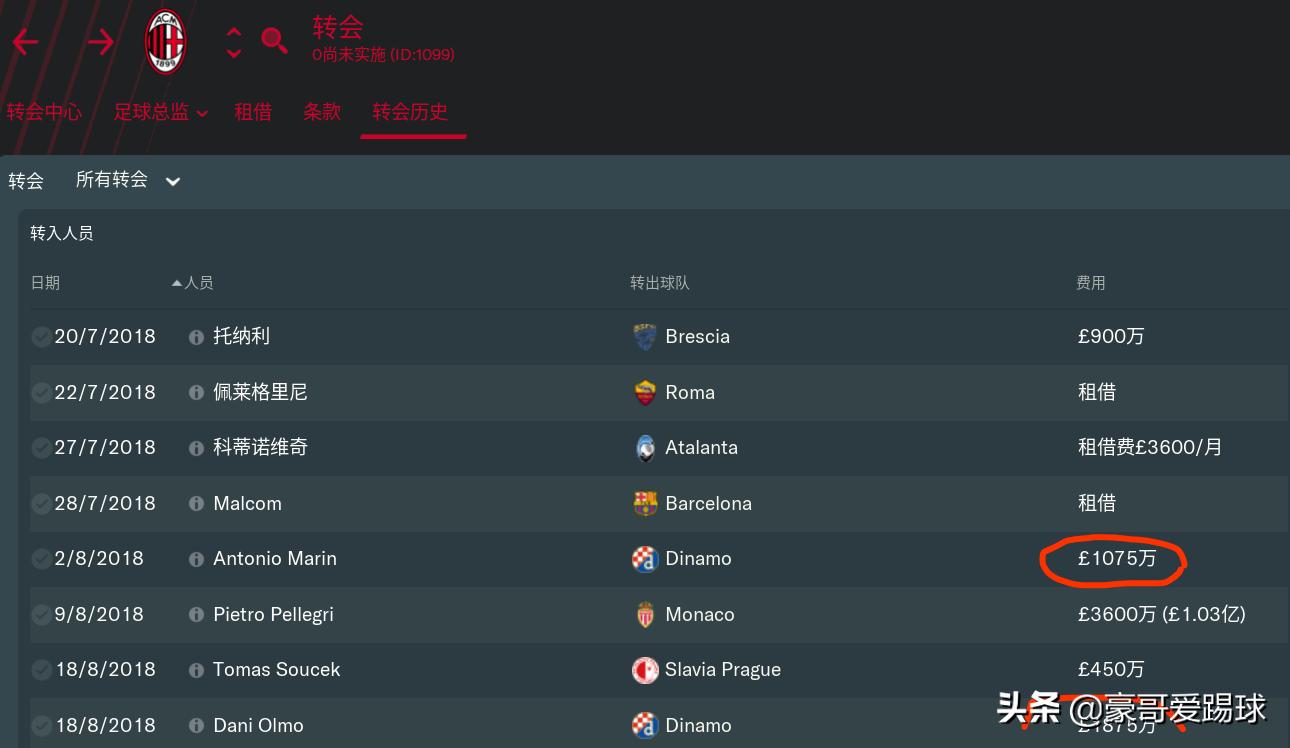
Task: Select the player Antonio Marin
Action: (x=274, y=559)
